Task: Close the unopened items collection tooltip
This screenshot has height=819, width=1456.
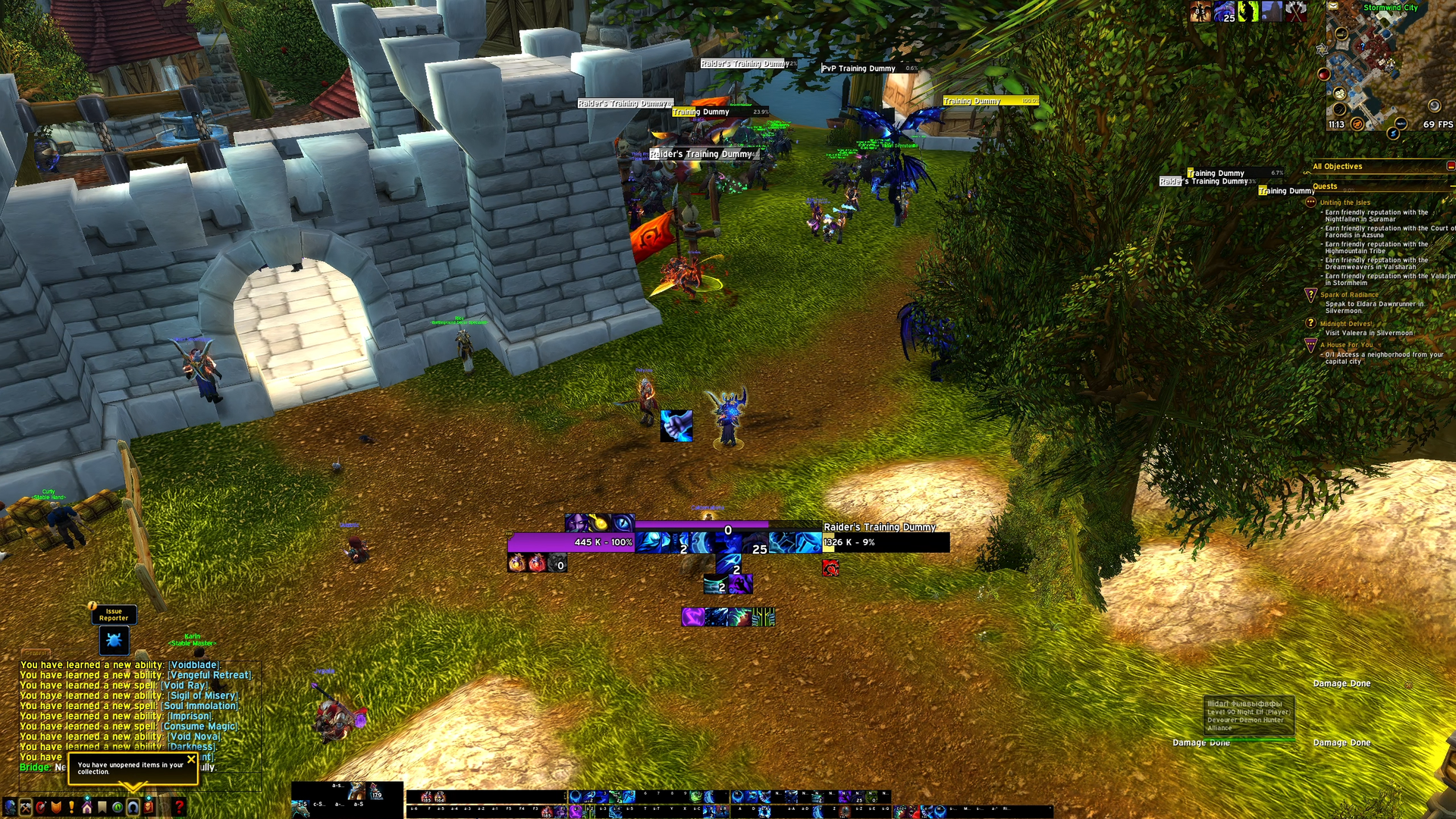Action: [191, 758]
